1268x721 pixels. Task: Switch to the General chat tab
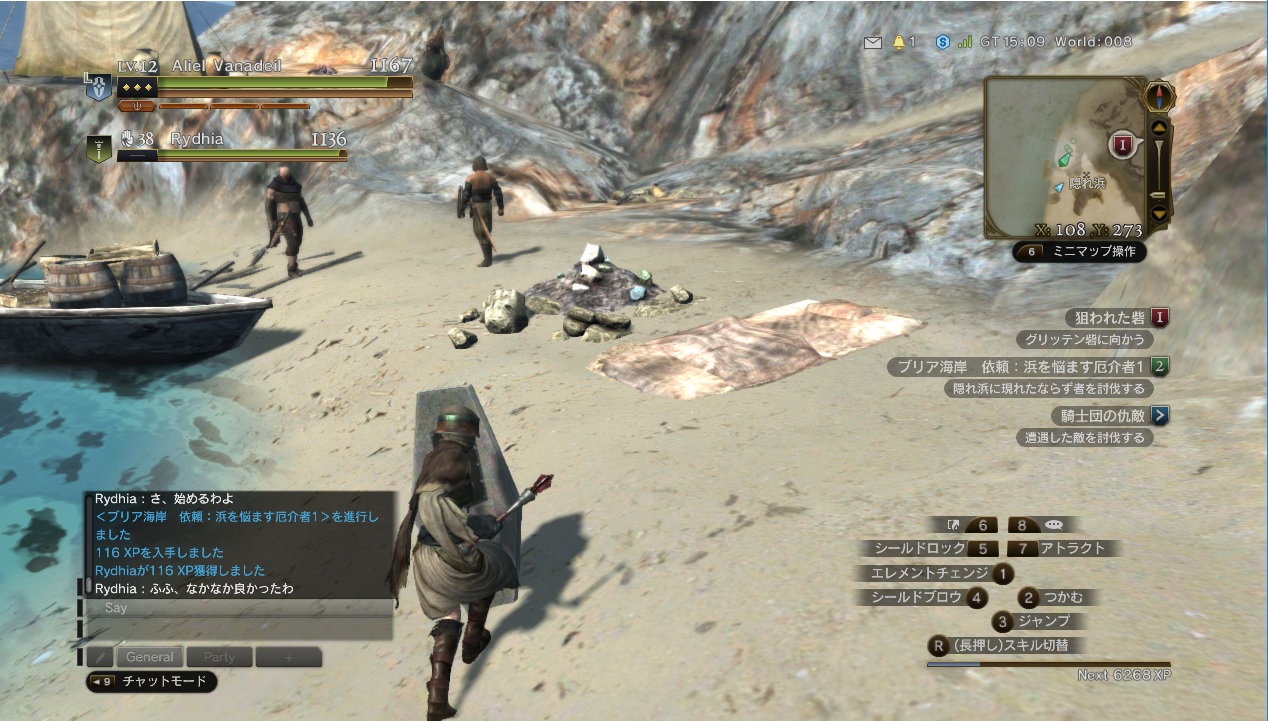[x=150, y=657]
